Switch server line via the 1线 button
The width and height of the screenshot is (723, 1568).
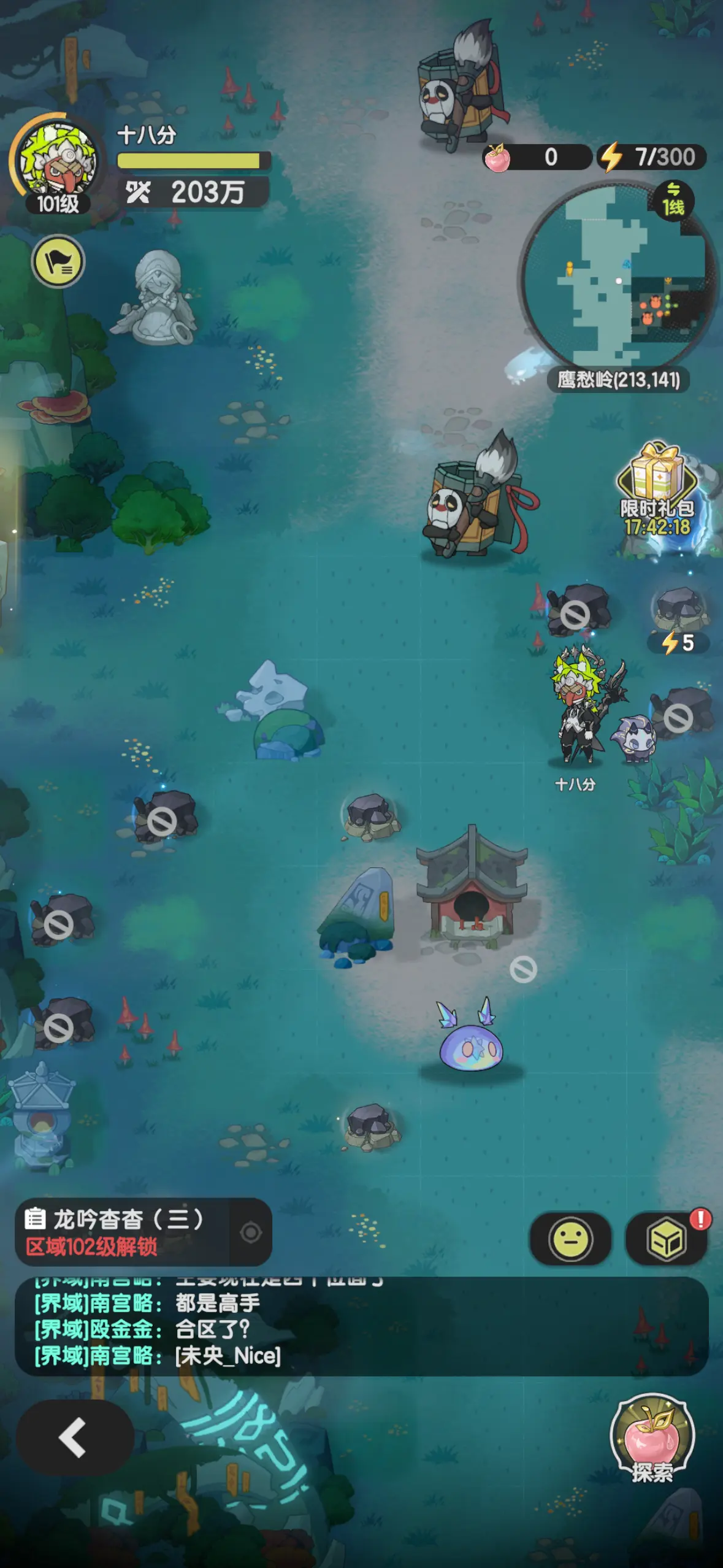pyautogui.click(x=673, y=201)
